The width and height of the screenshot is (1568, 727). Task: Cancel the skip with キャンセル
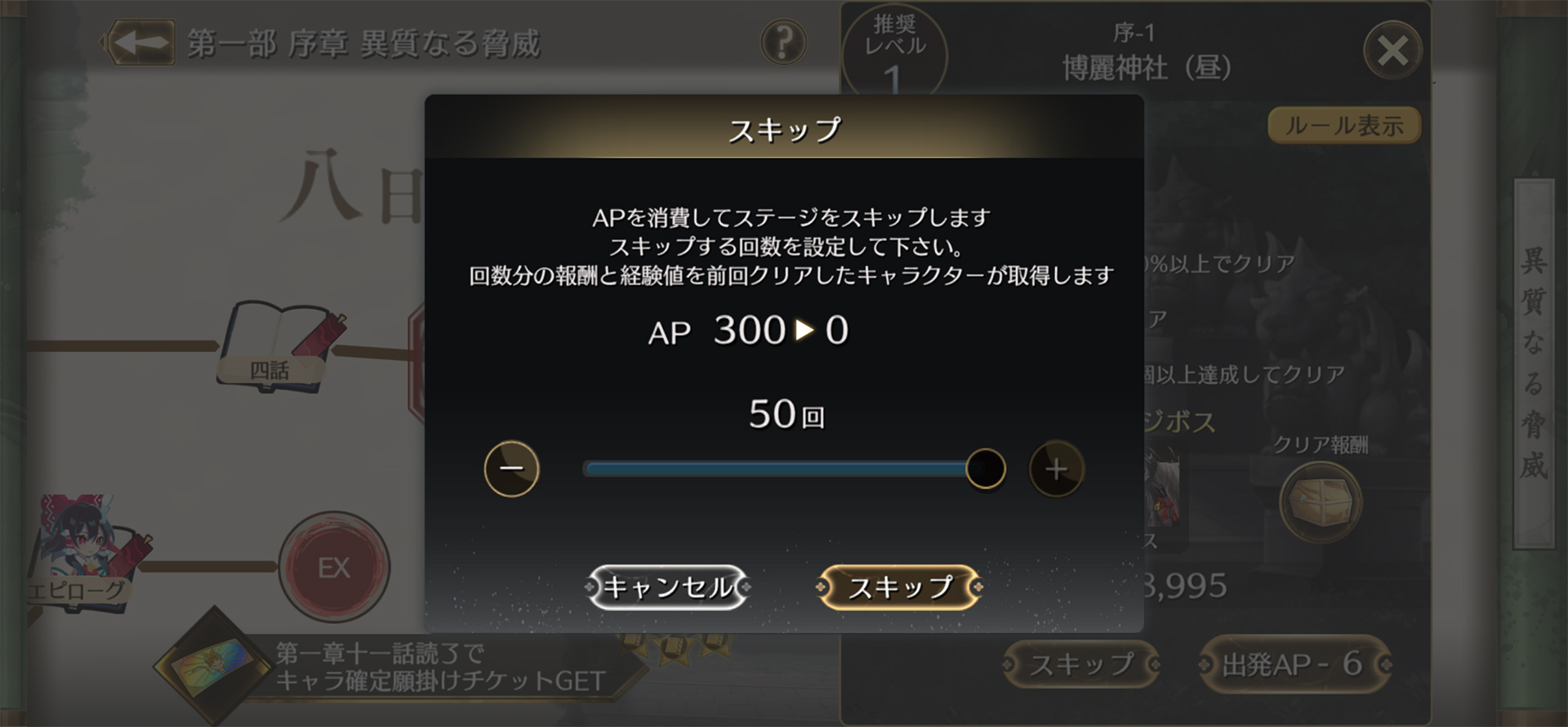[668, 585]
